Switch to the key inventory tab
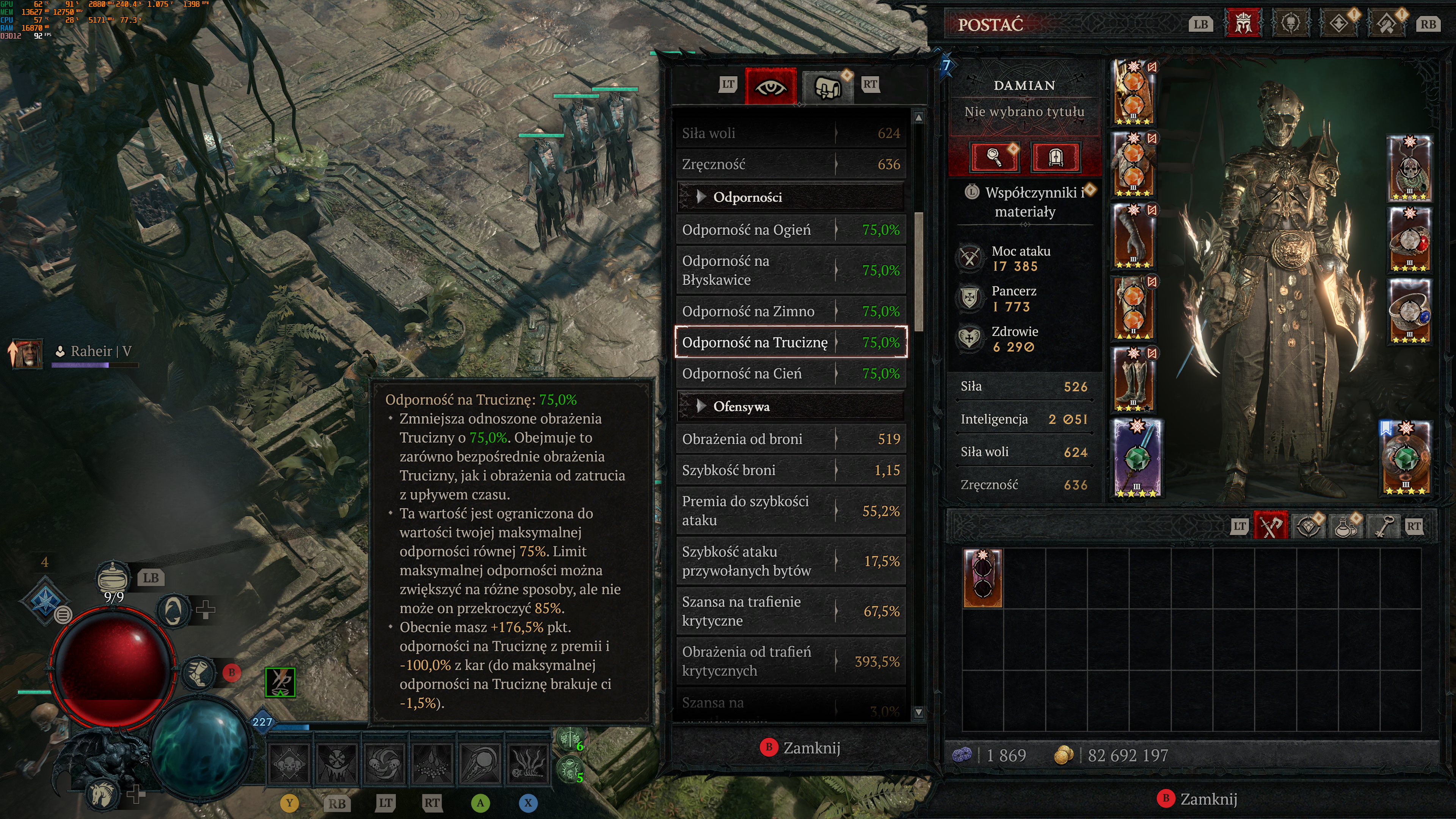 point(1382,526)
